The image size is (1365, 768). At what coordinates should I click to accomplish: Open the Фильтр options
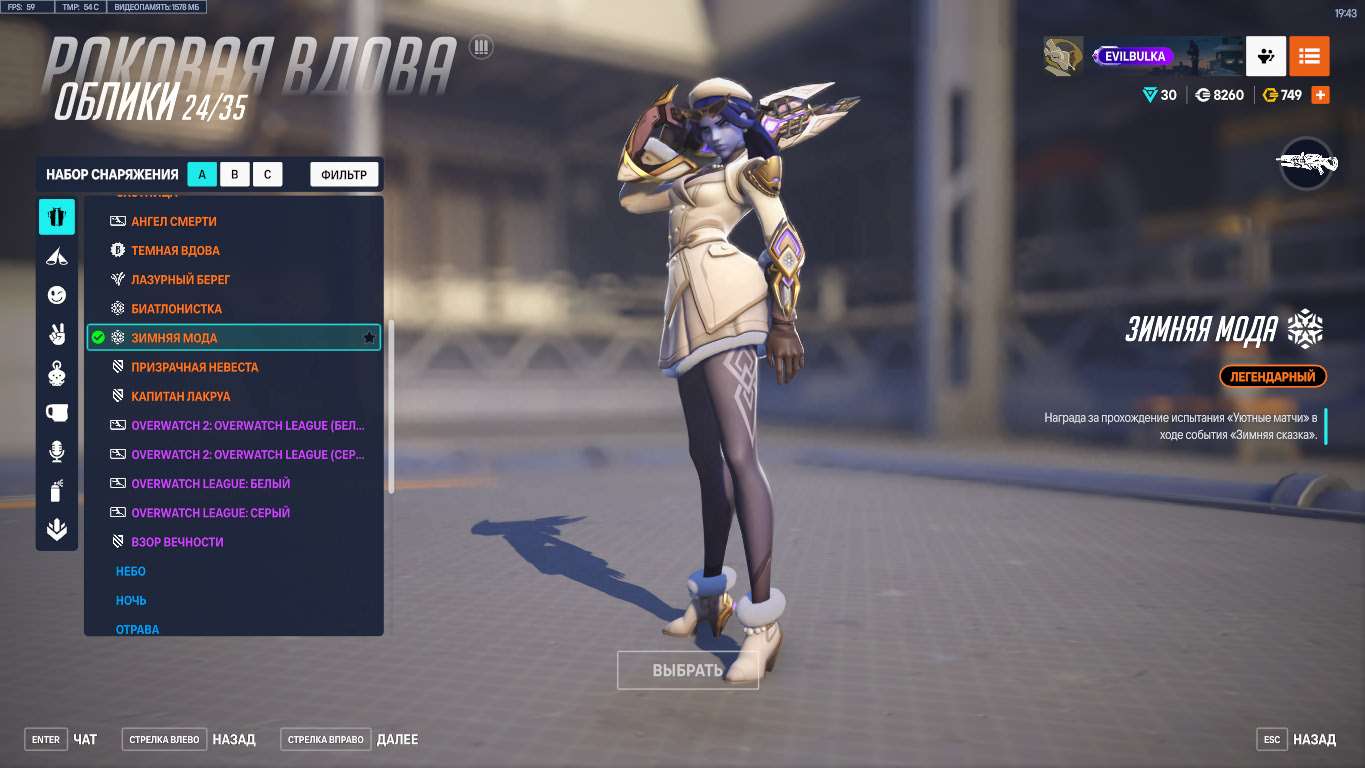coord(343,173)
